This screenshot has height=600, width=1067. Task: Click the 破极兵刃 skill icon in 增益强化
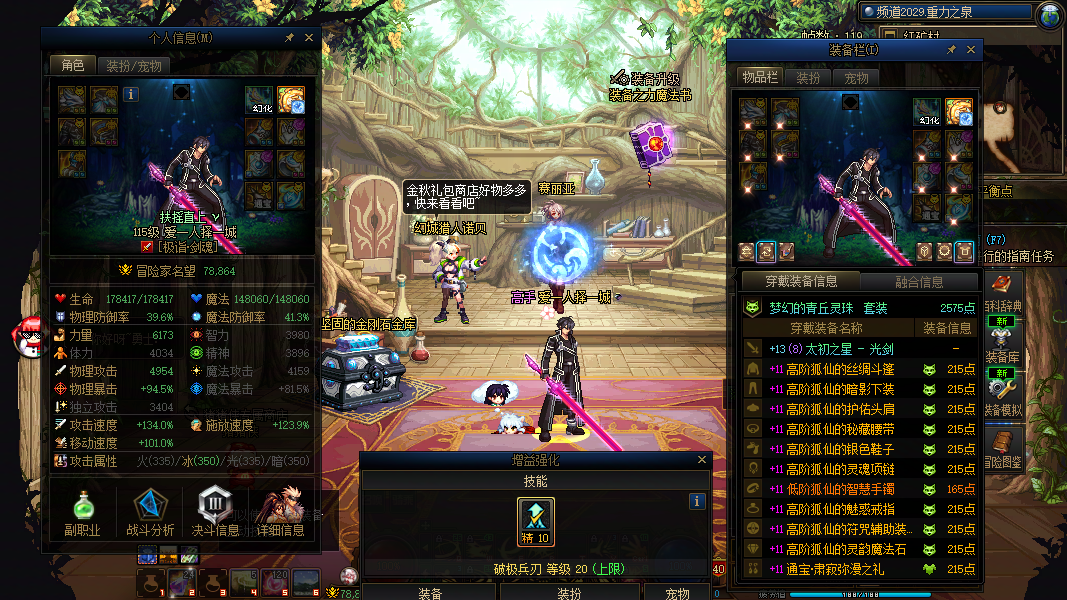[536, 519]
